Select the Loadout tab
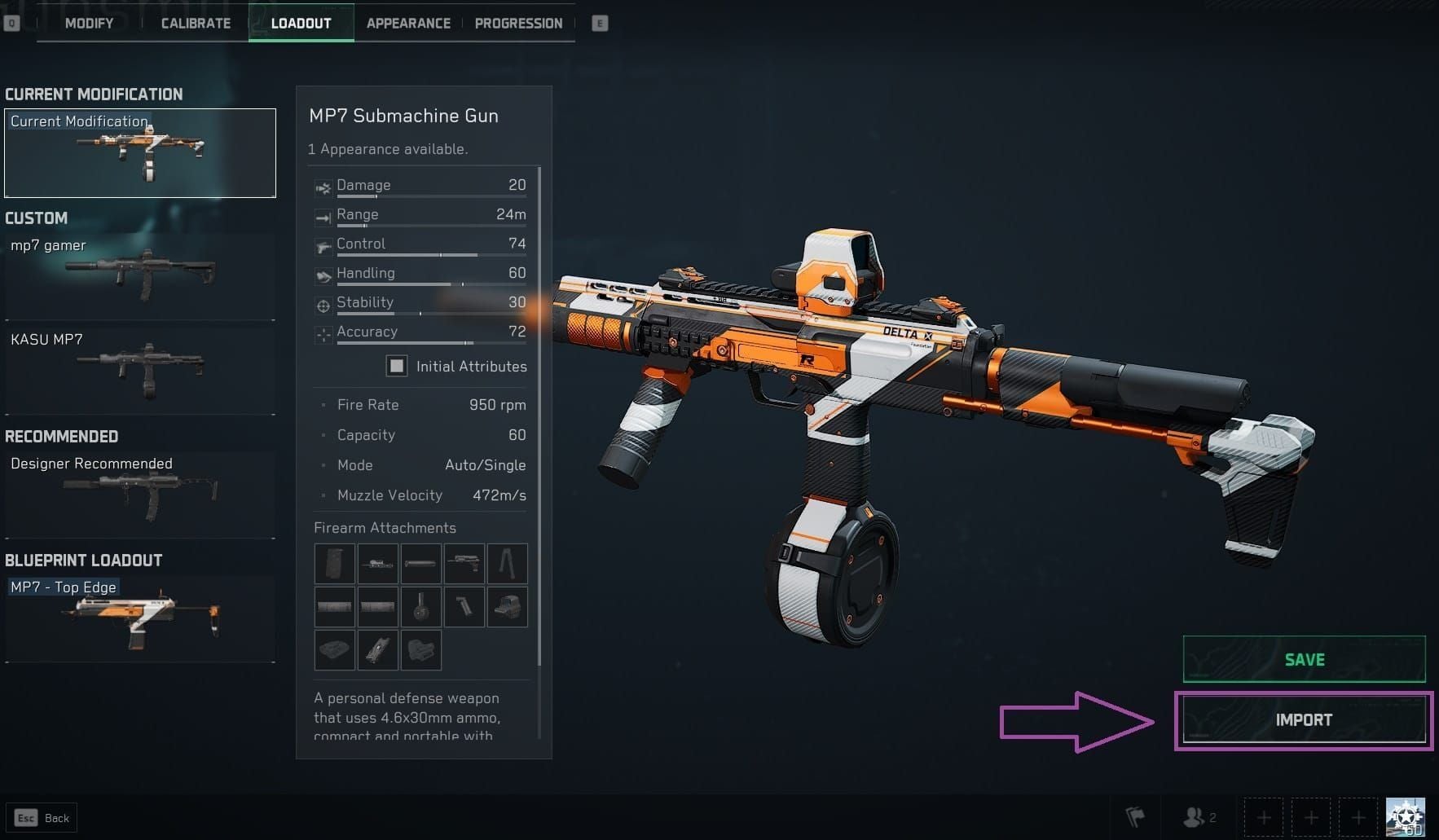The width and height of the screenshot is (1439, 840). [301, 23]
